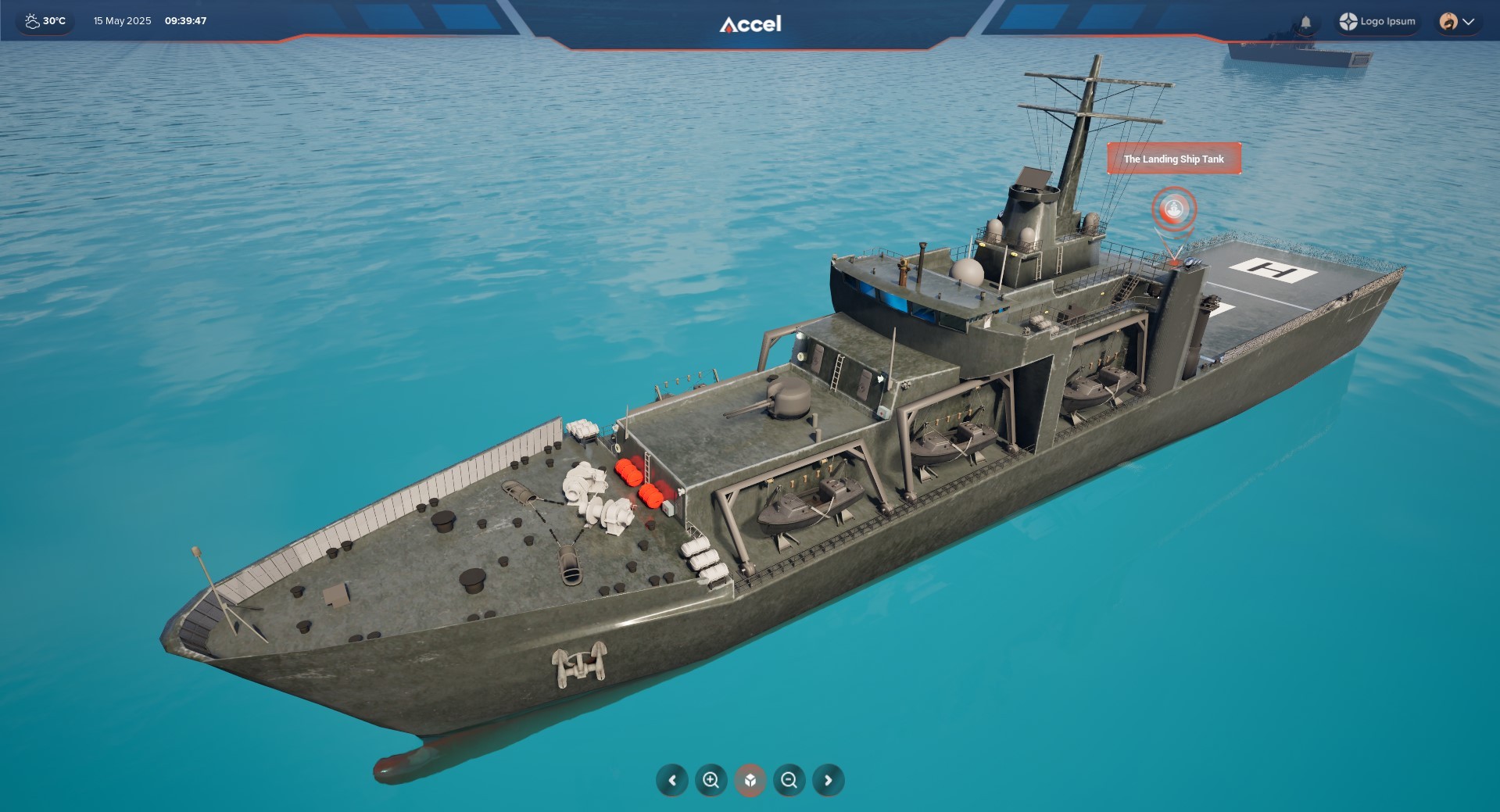The height and width of the screenshot is (812, 1500).
Task: Click the left chevron to rotate the ship
Action: point(672,780)
